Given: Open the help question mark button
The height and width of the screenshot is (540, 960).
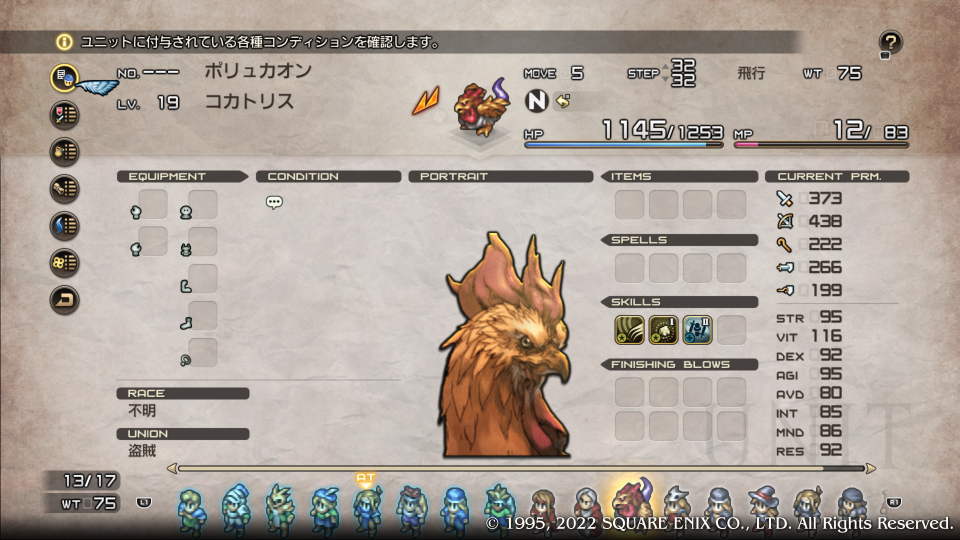Looking at the screenshot, I should (x=890, y=43).
